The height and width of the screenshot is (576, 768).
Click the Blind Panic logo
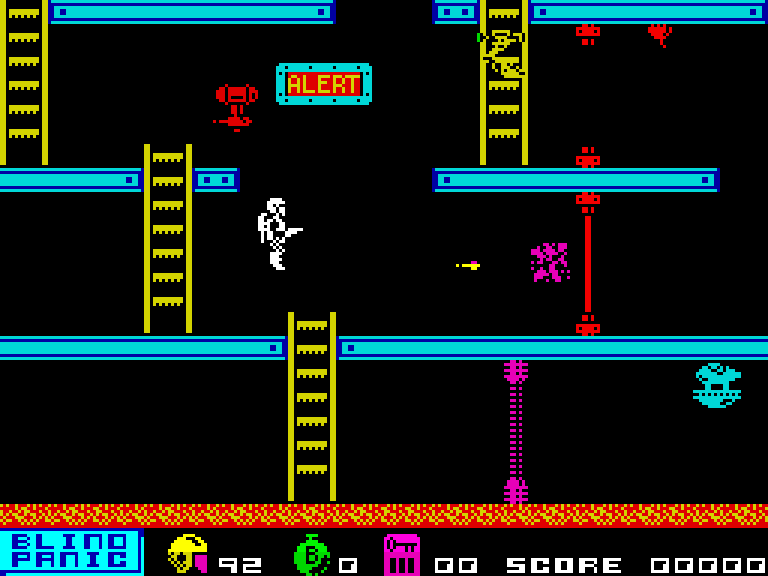70,551
